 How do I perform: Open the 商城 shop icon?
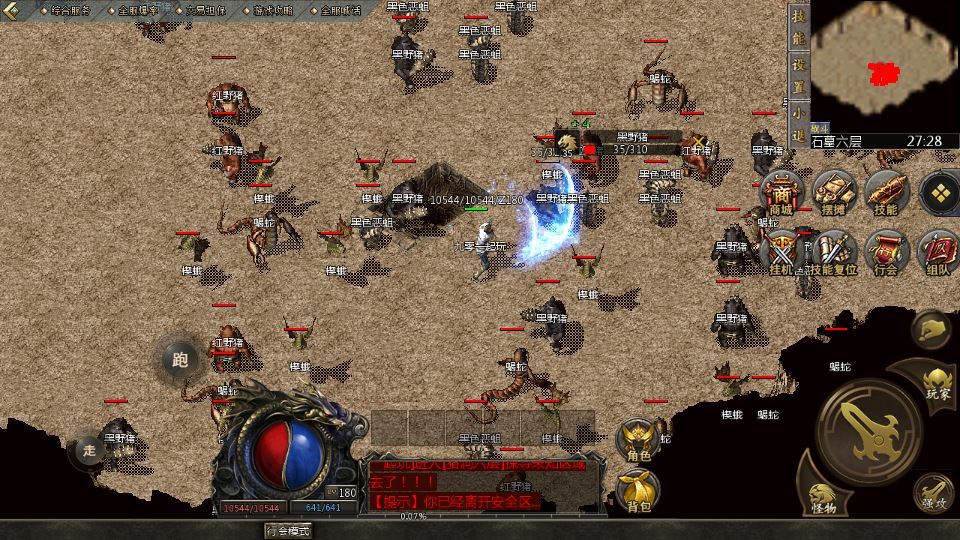781,194
